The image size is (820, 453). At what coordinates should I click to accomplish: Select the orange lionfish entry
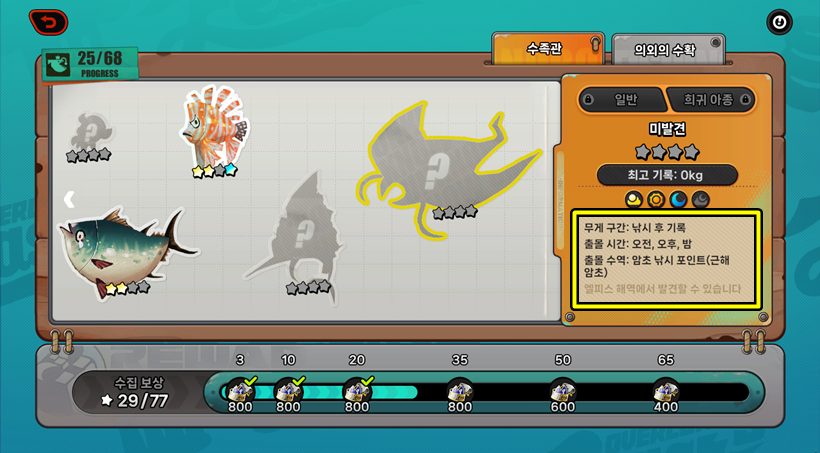(x=212, y=128)
